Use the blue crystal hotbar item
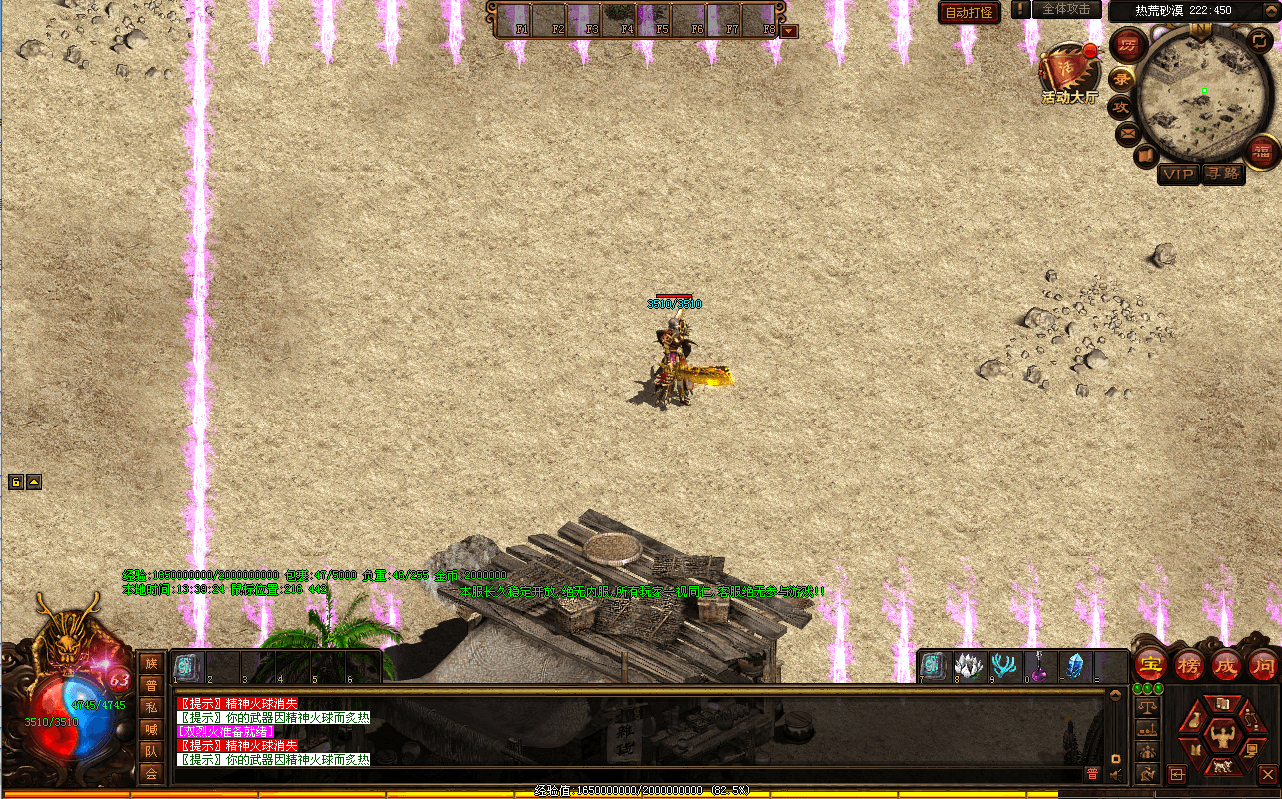This screenshot has height=799, width=1282. pos(1074,667)
